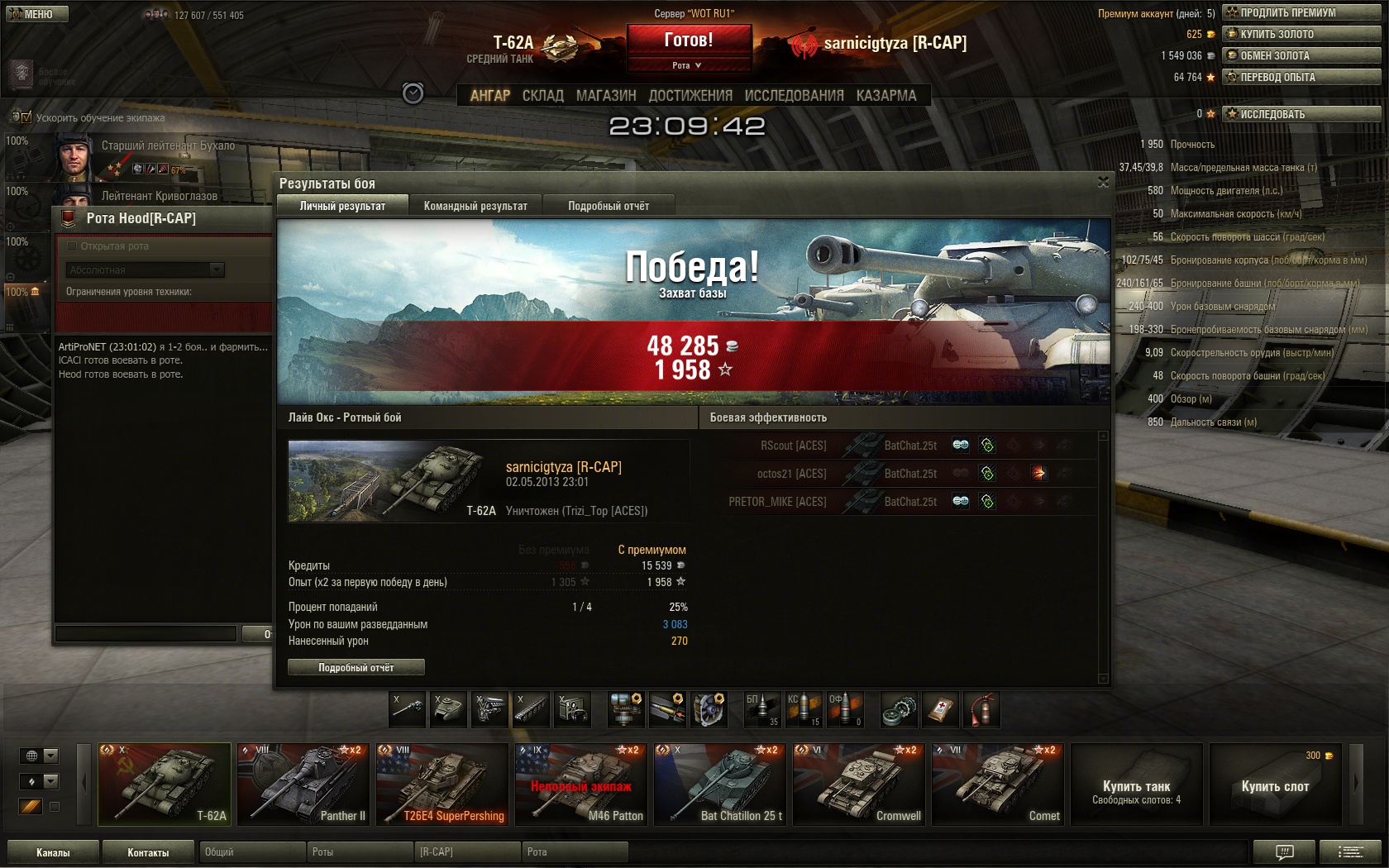Screen dimensions: 1389x868
Task: Open the МАГАЗИН section
Action: [606, 96]
